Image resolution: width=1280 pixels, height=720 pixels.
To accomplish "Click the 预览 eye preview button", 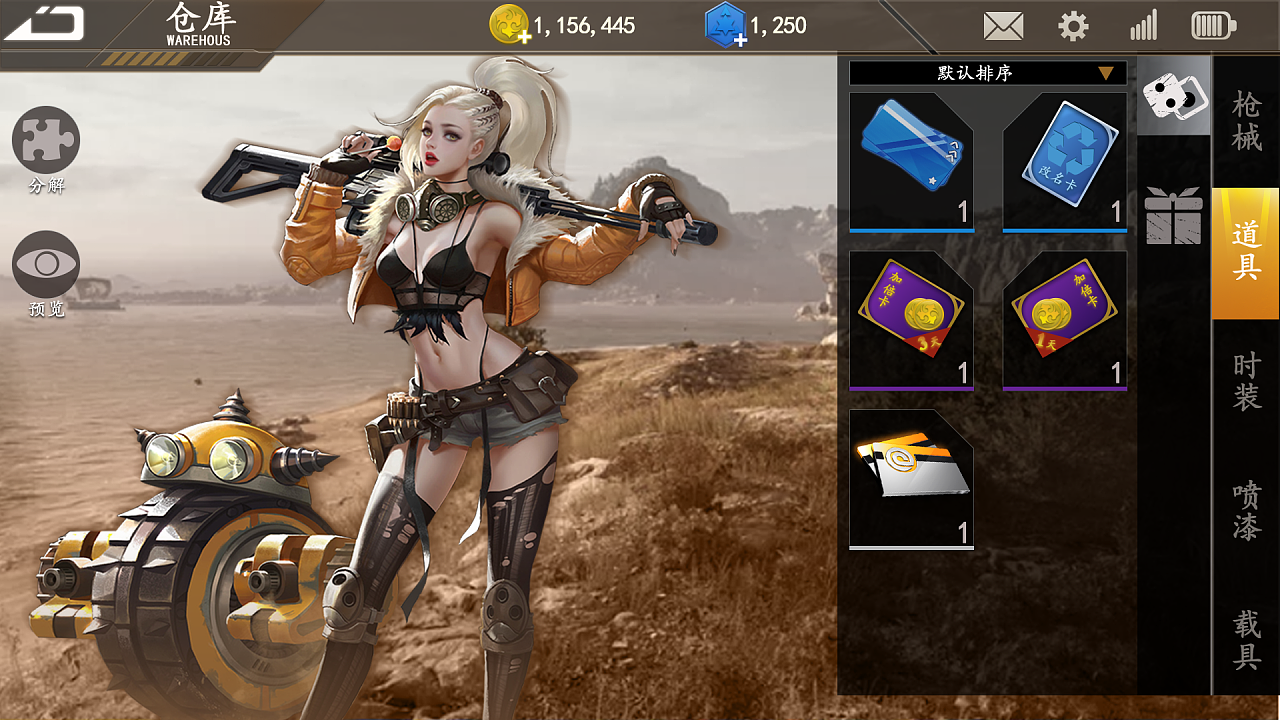I will tap(46, 265).
